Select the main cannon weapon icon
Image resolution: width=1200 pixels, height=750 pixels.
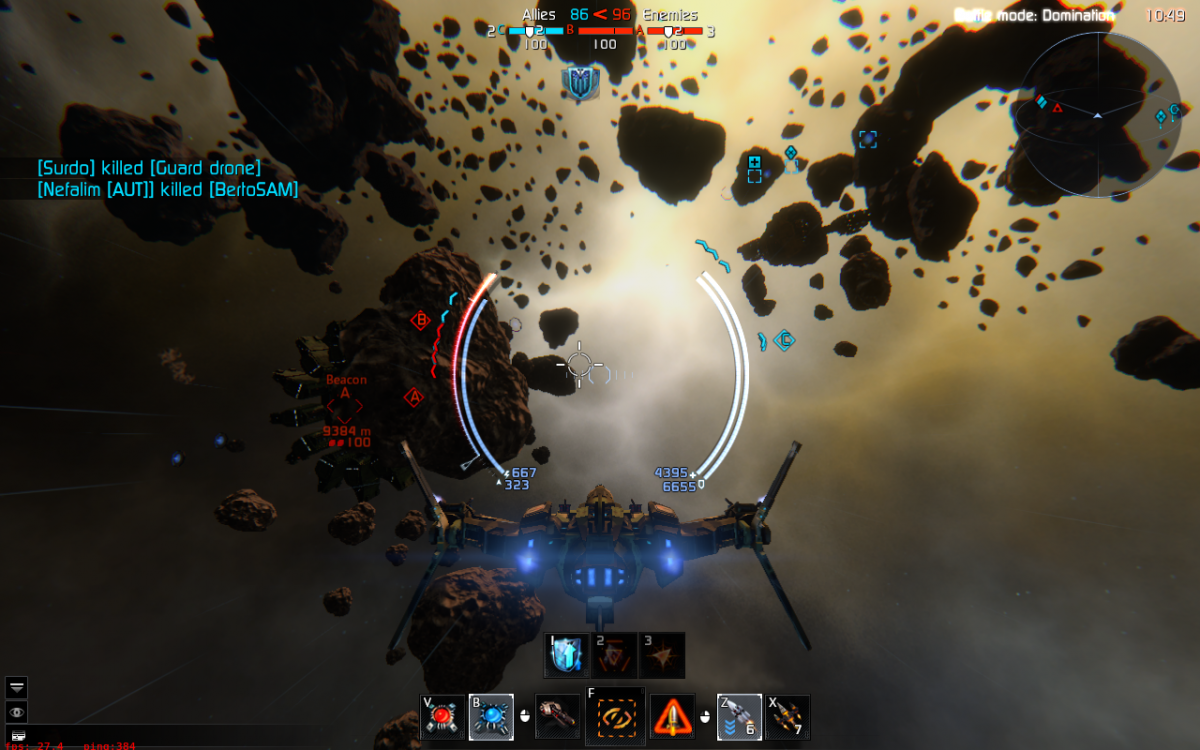click(x=557, y=716)
